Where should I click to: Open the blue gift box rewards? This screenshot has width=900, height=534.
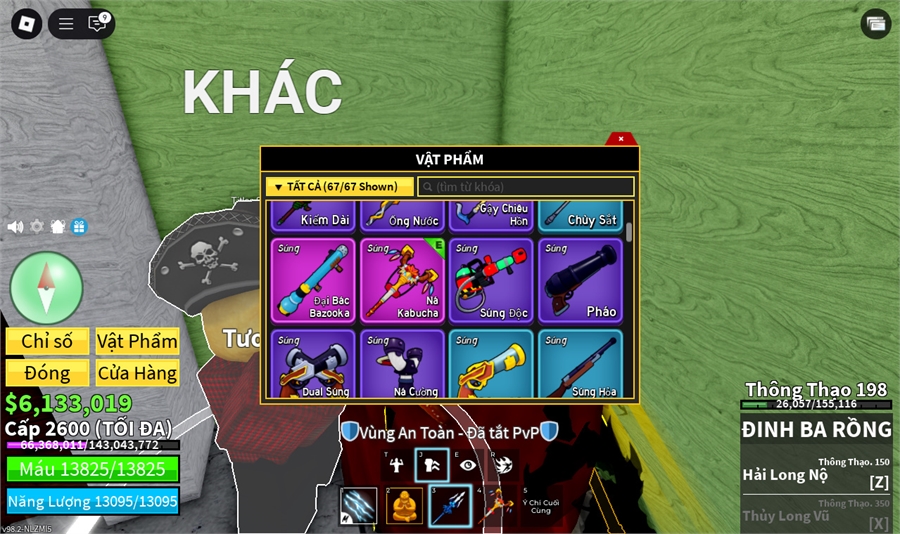(79, 227)
